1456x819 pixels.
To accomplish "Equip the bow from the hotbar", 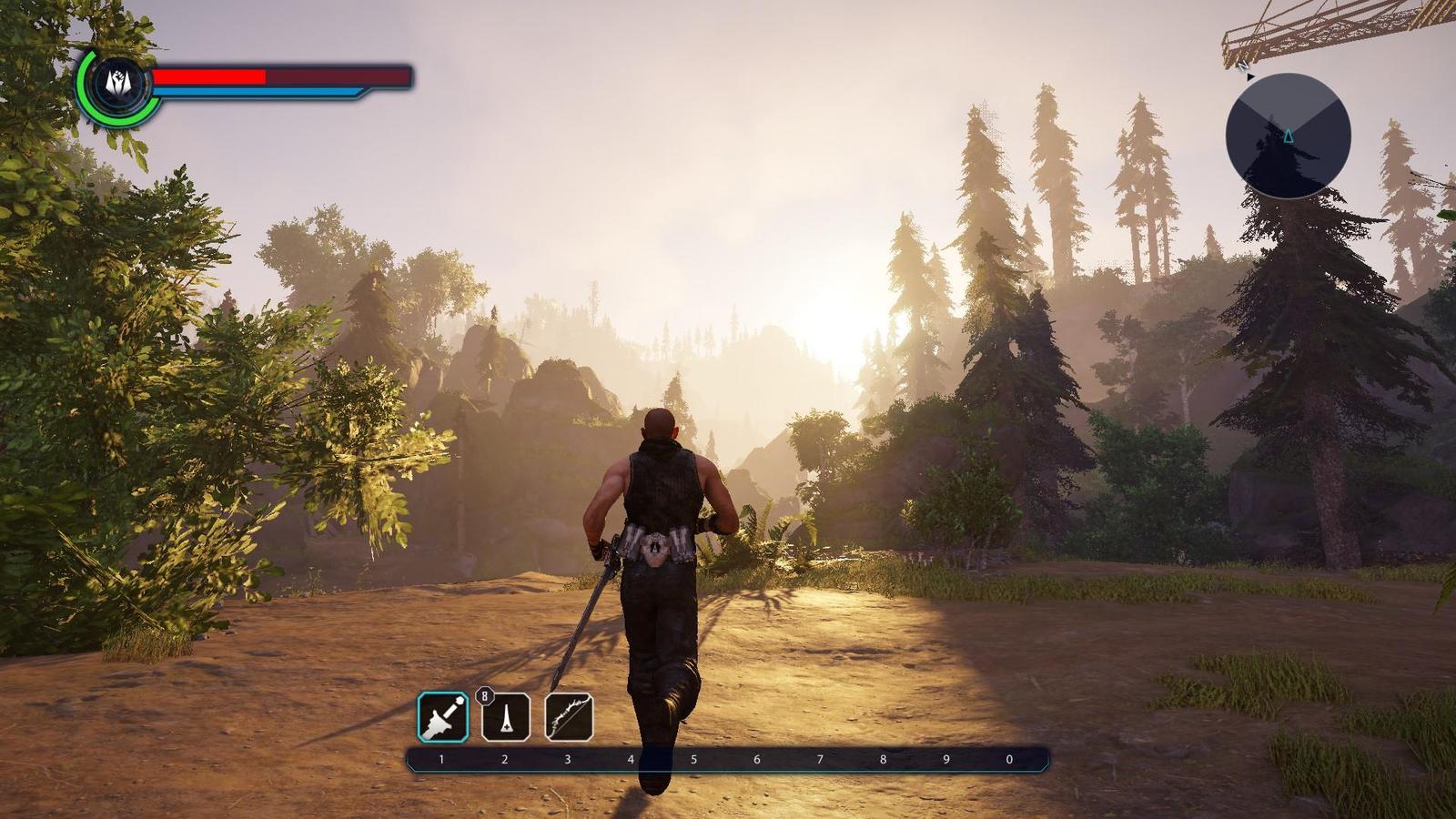I will [569, 717].
